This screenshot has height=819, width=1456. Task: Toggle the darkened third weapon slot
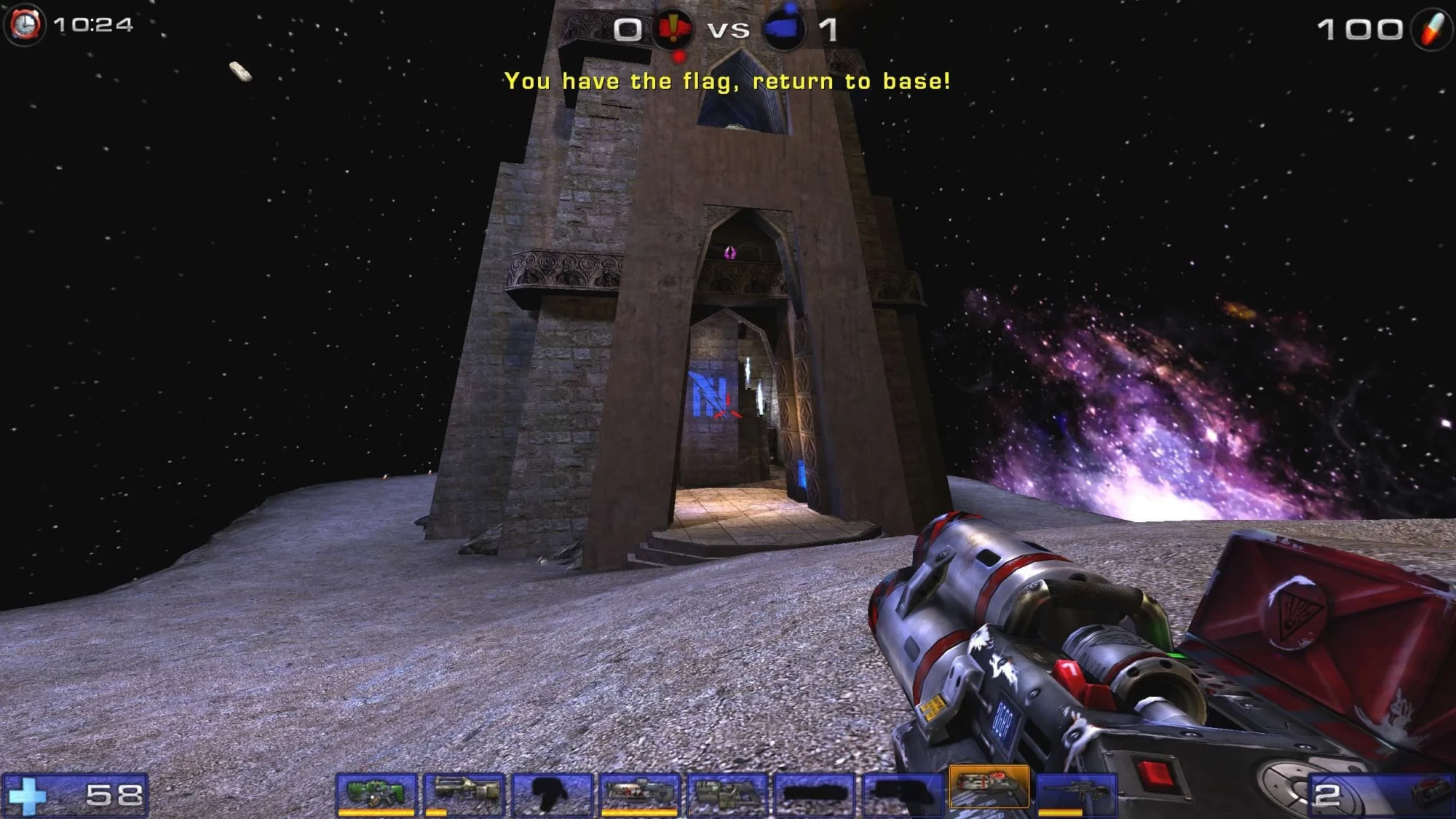tap(553, 794)
